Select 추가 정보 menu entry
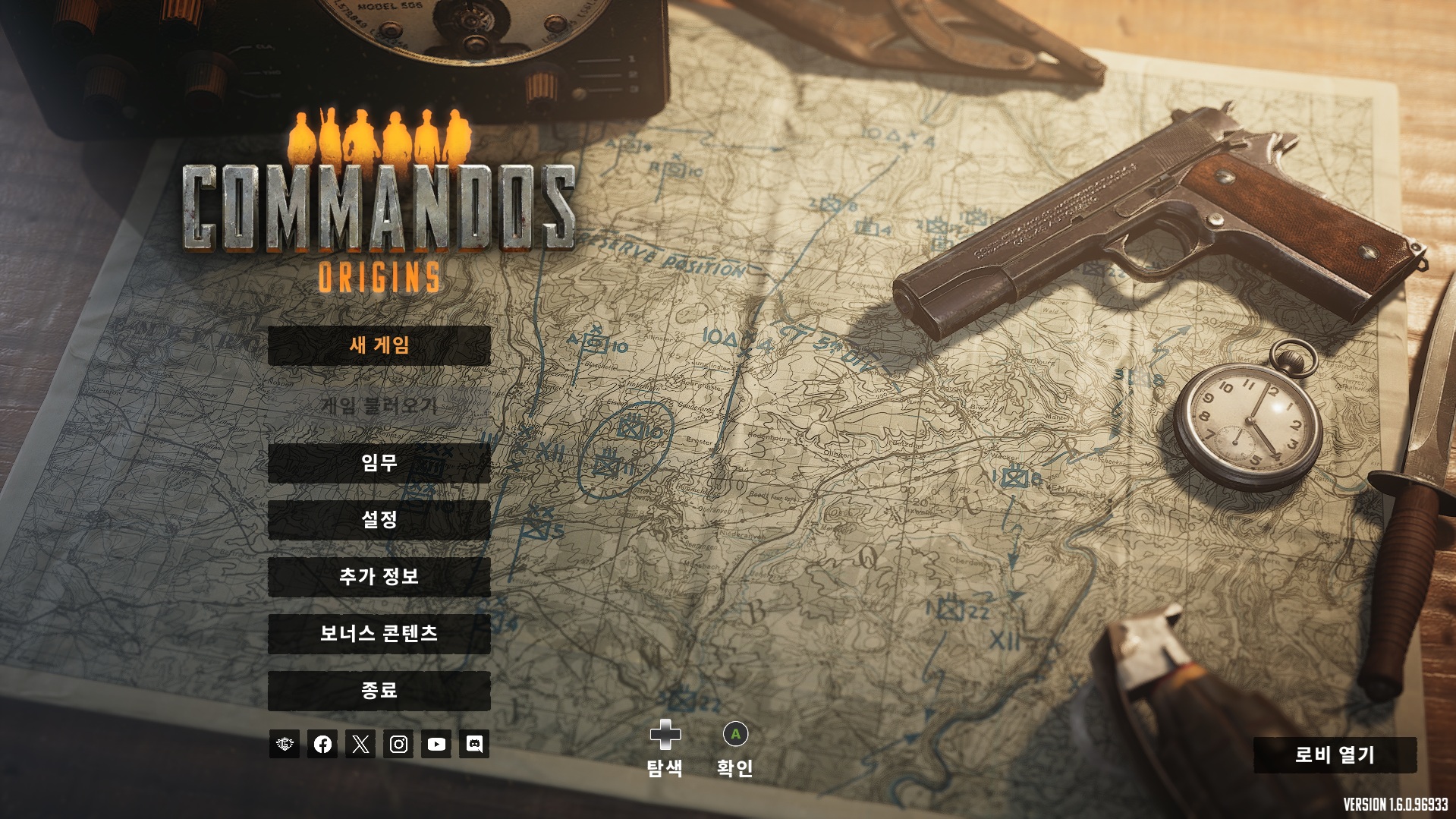Screen dimensions: 1456x819 [379, 576]
